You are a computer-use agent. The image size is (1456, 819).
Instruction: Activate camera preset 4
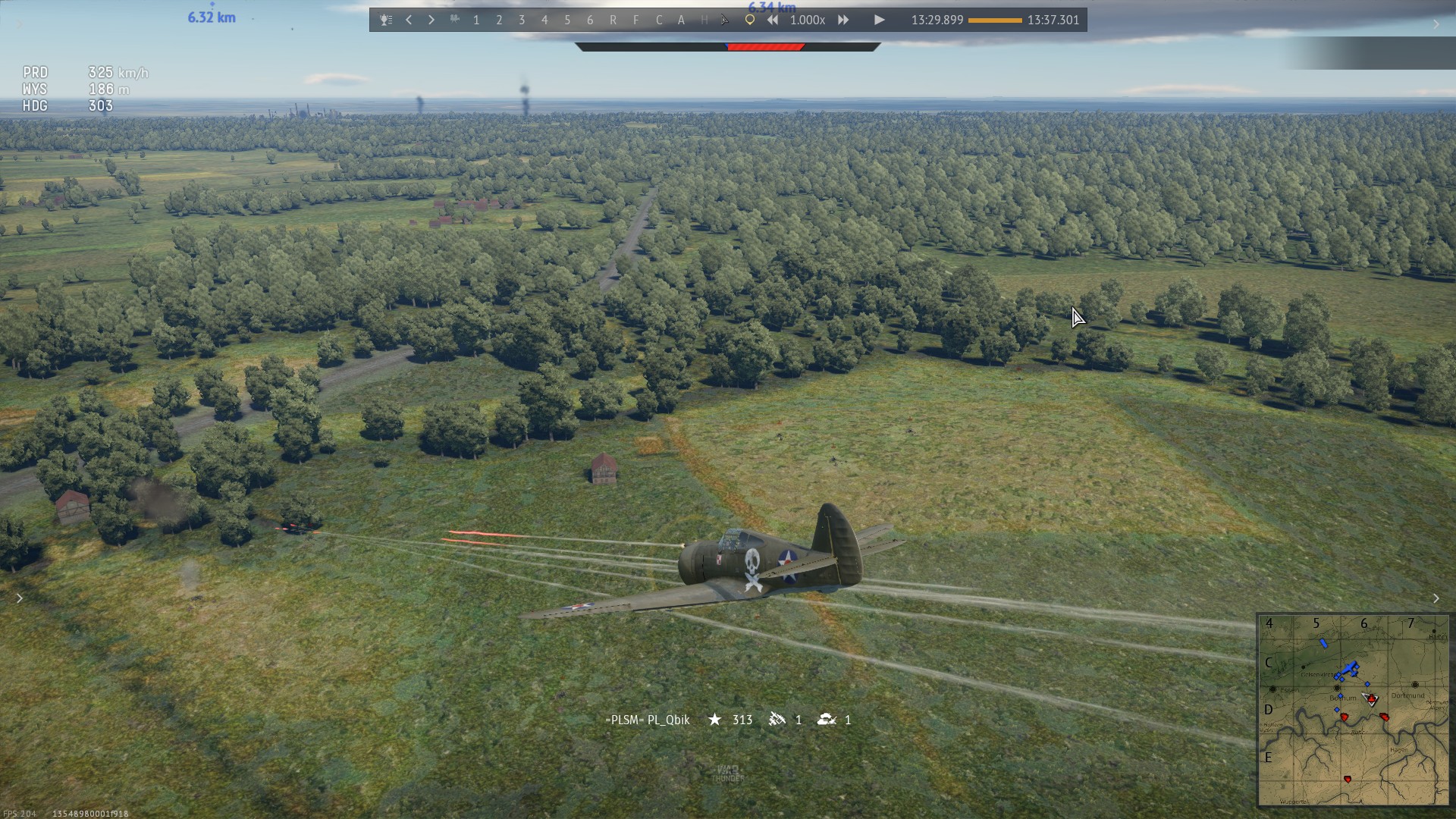tap(544, 20)
